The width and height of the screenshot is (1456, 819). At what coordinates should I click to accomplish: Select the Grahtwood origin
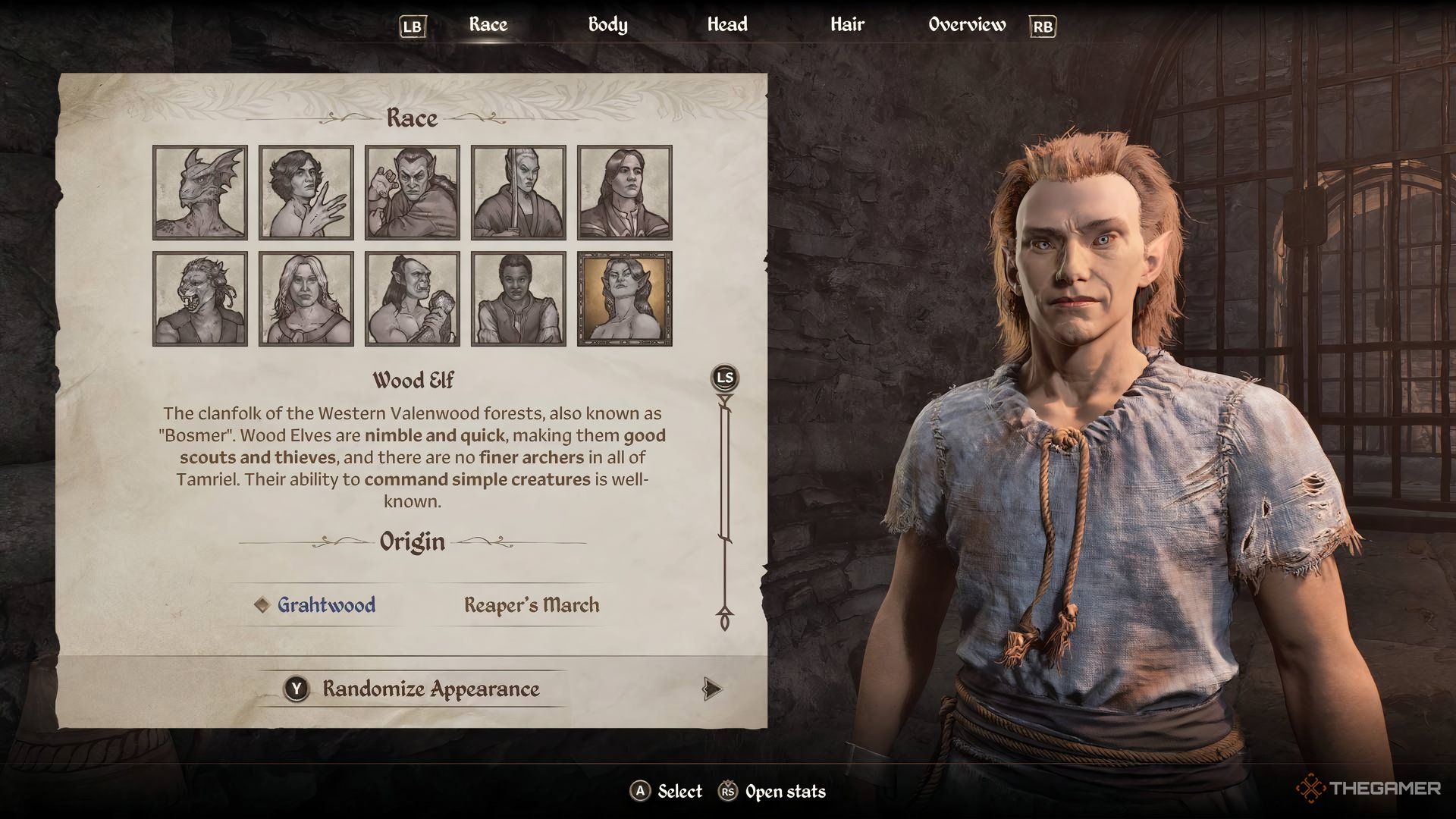pos(326,606)
